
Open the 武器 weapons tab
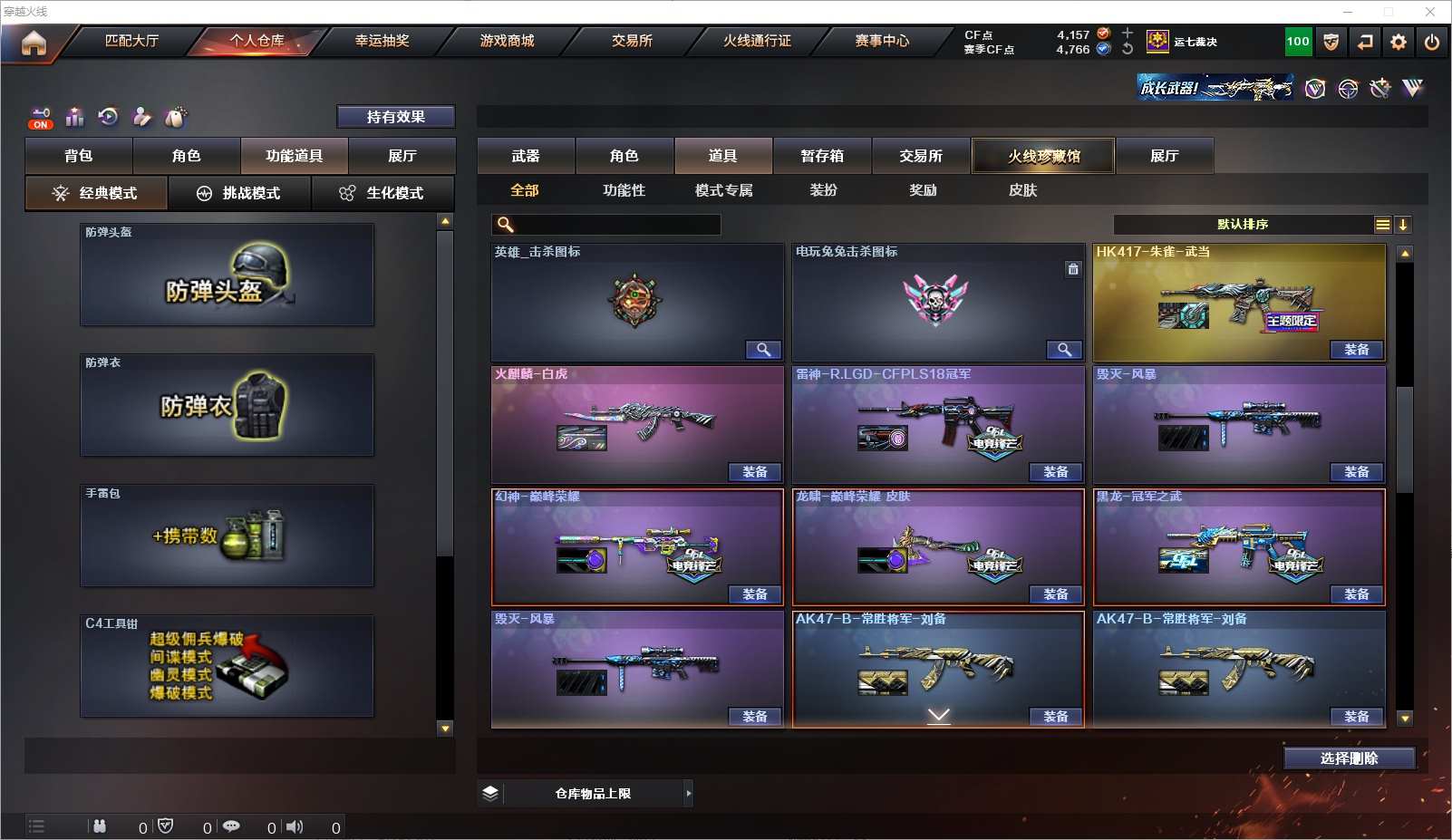(526, 156)
